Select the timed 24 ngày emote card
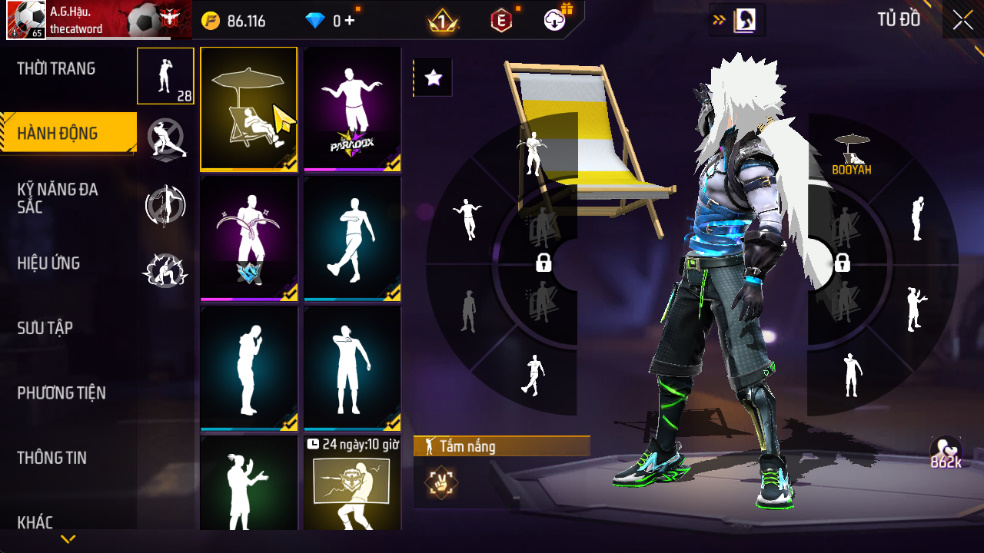 (x=352, y=485)
